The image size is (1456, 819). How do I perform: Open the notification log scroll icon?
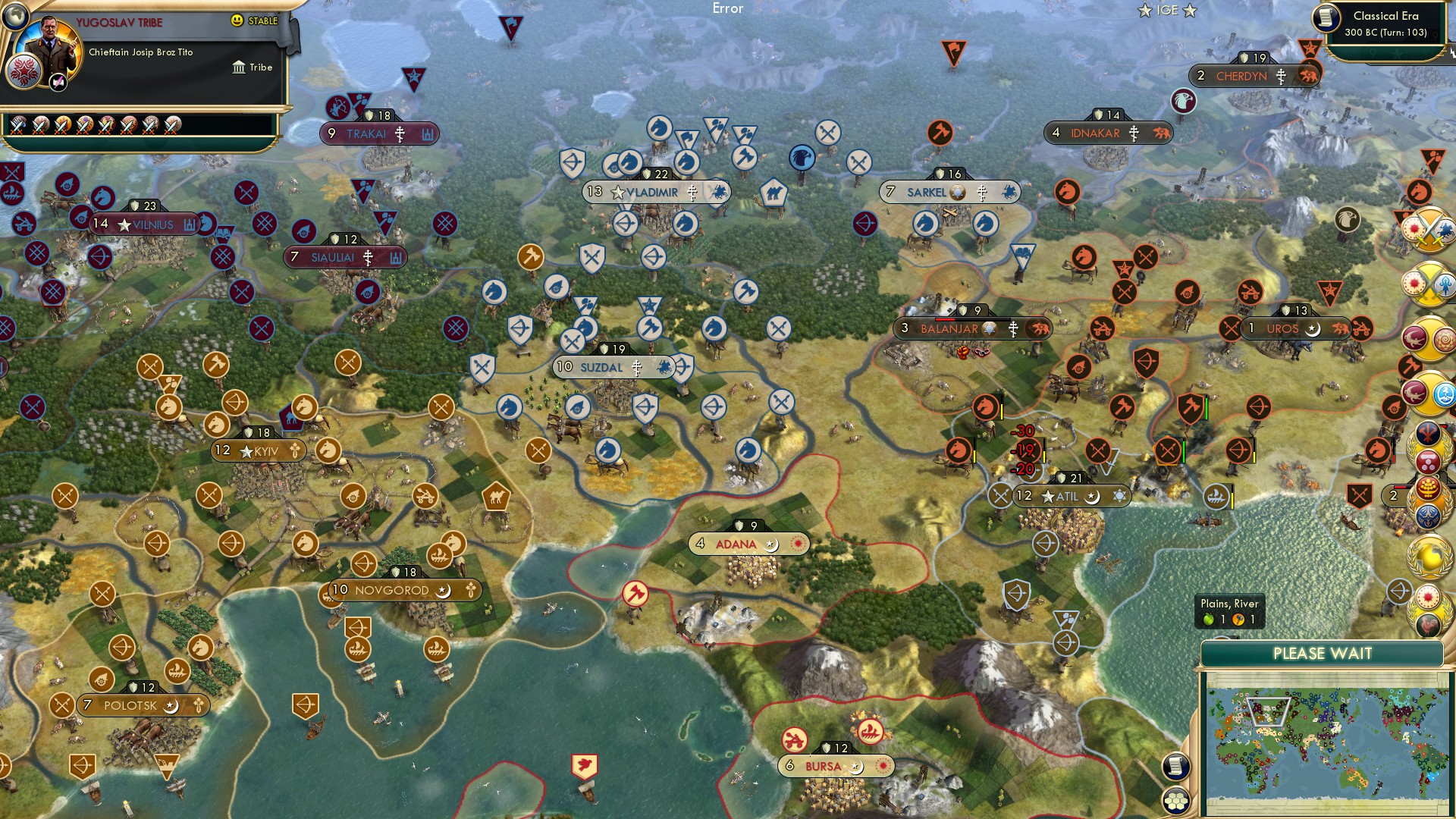pos(1175,766)
